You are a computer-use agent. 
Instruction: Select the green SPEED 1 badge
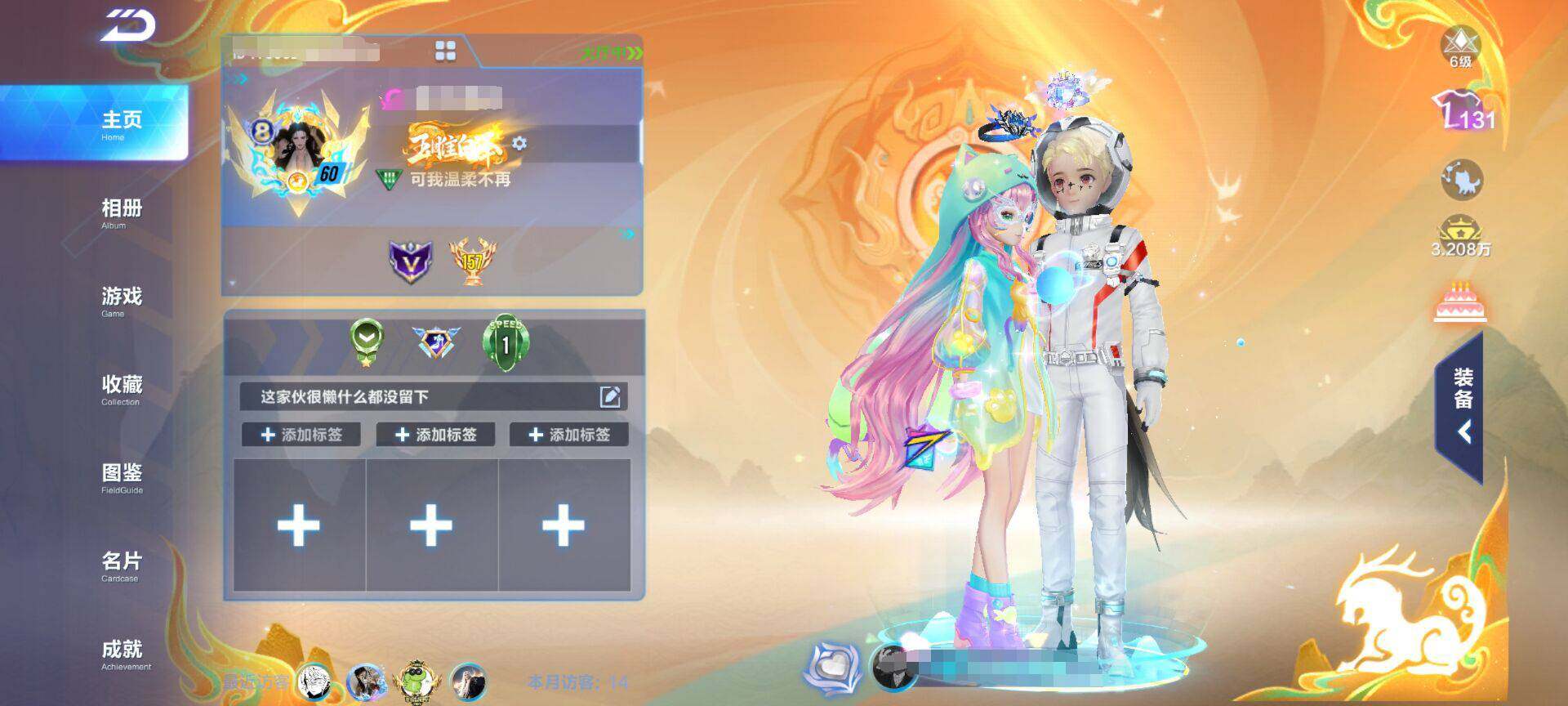point(506,342)
